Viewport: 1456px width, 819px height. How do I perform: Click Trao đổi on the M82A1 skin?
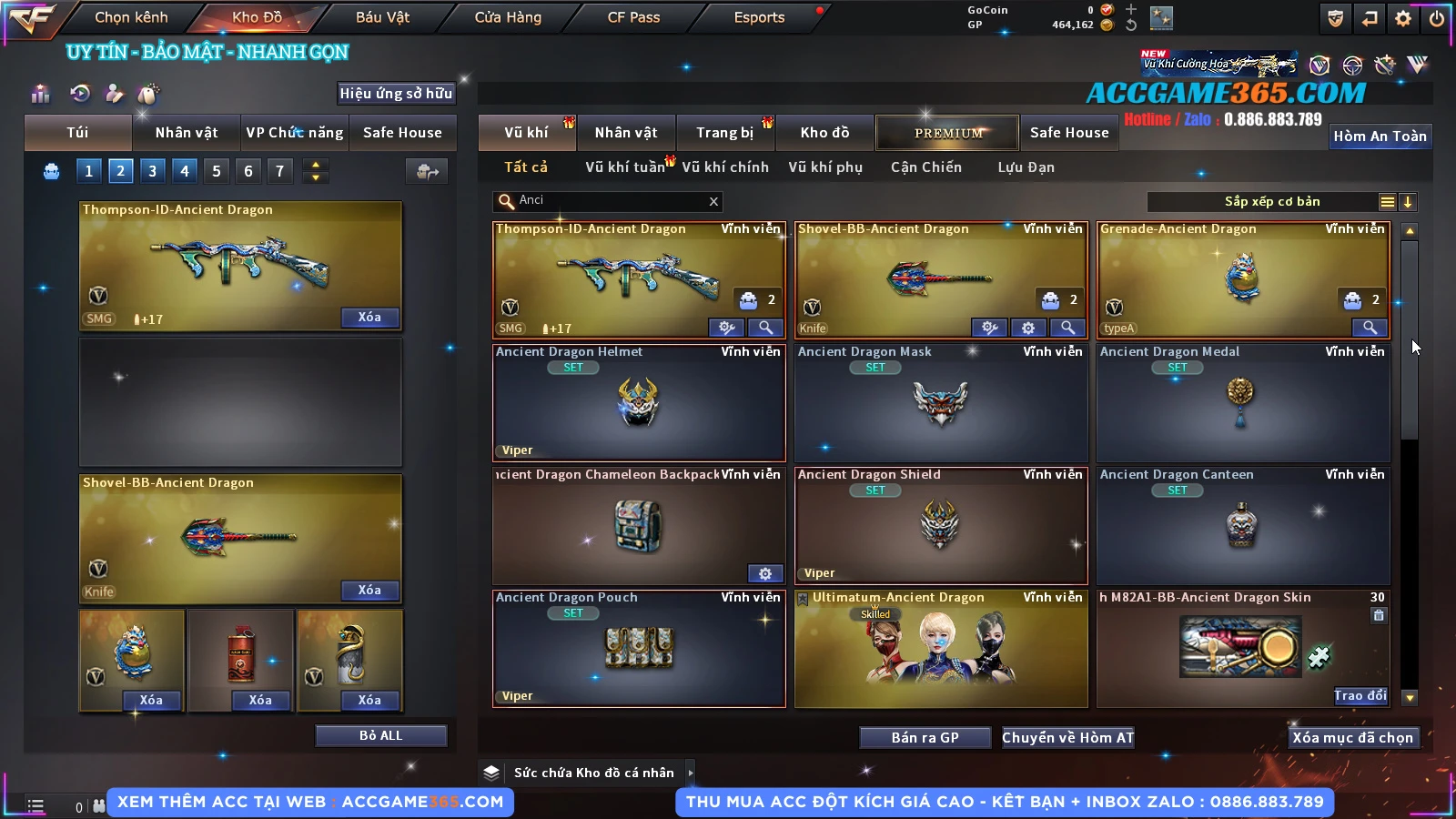[x=1360, y=696]
